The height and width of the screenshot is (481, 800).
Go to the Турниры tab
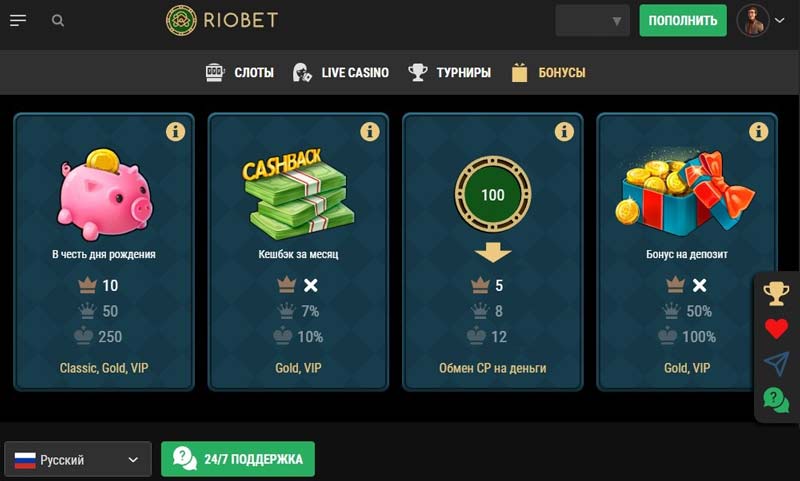click(x=450, y=72)
